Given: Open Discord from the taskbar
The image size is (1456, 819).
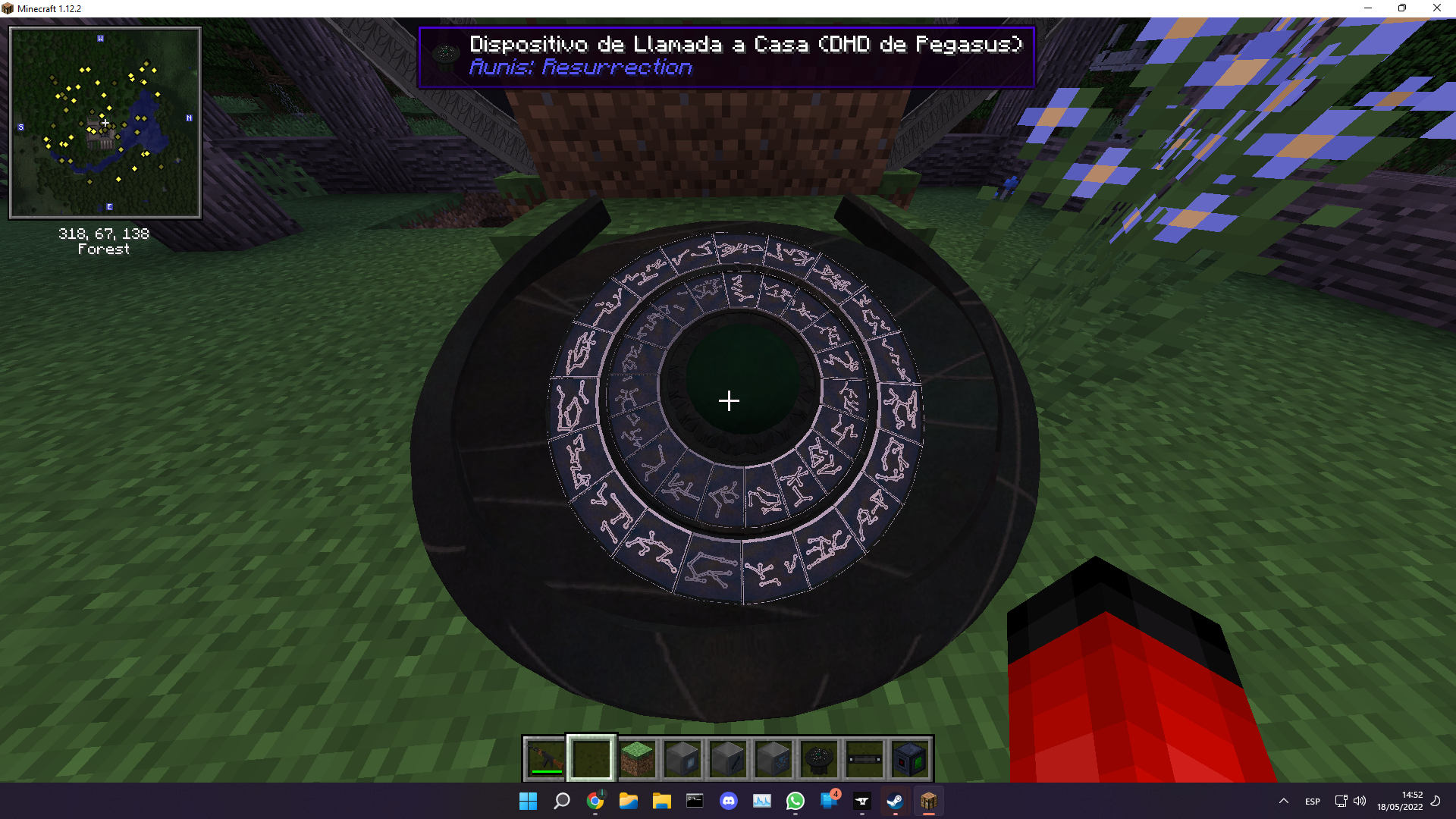Looking at the screenshot, I should [729, 801].
